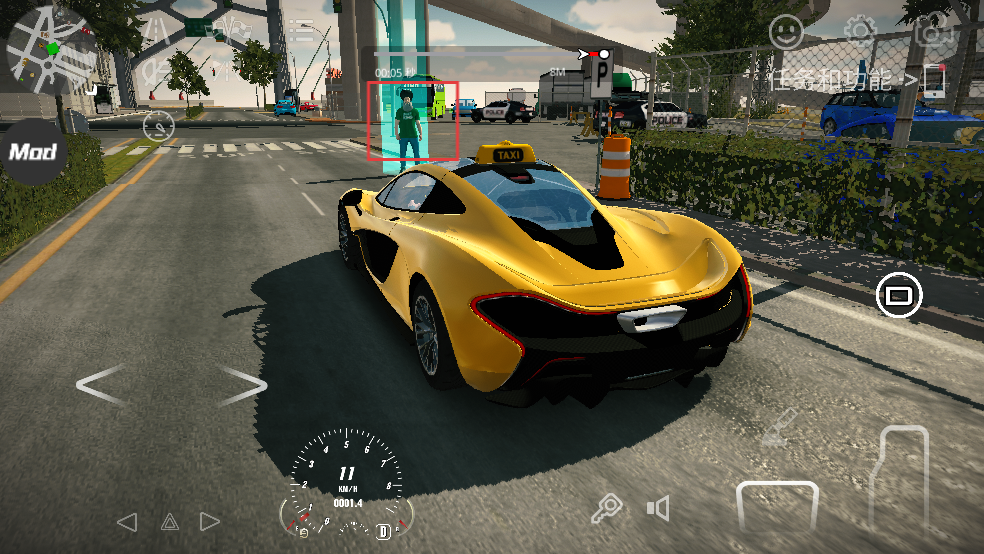Switch camera view with the rectangle button

coord(898,295)
